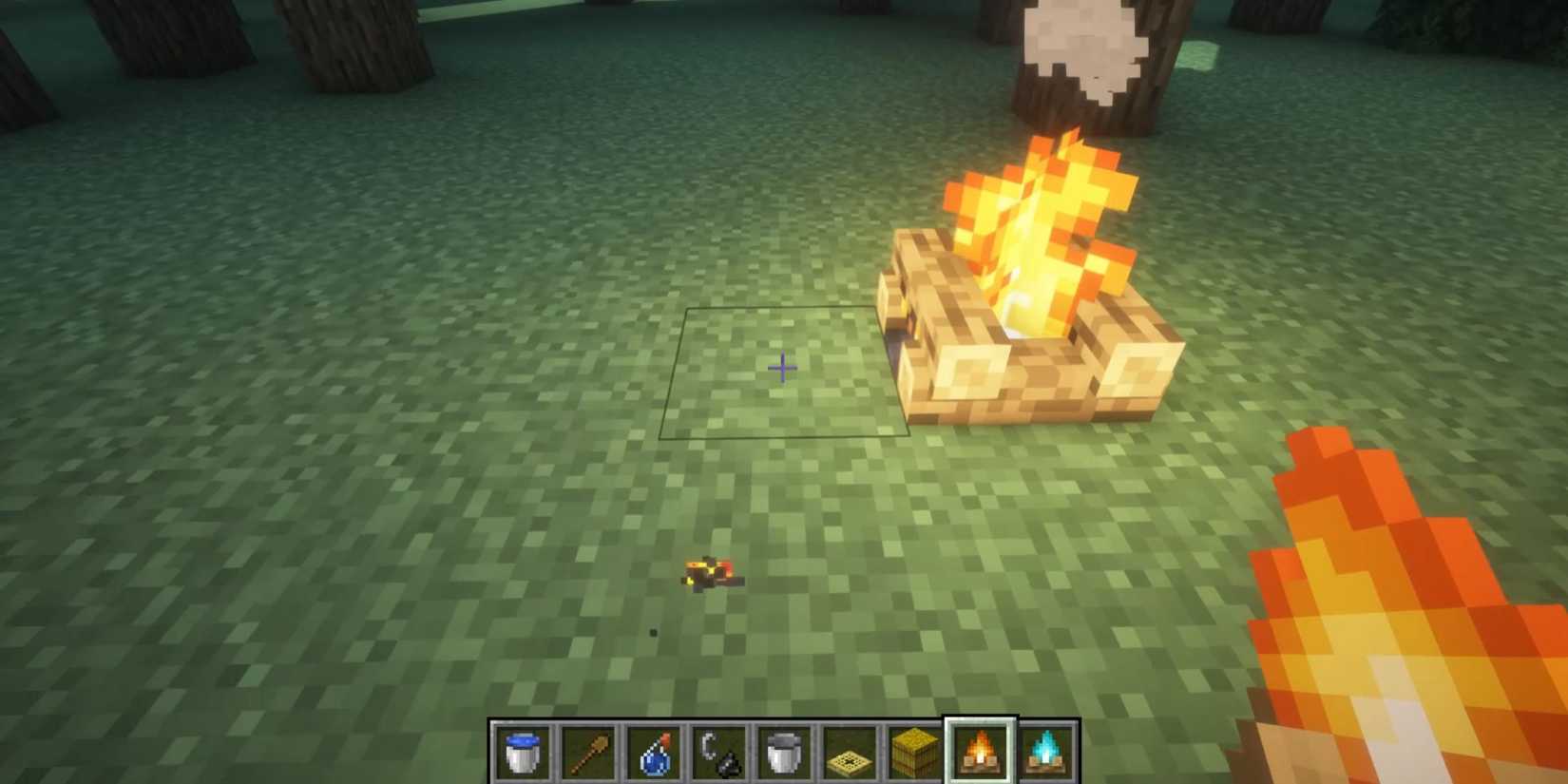Select the hay bale block
1568x784 pixels.
[915, 751]
